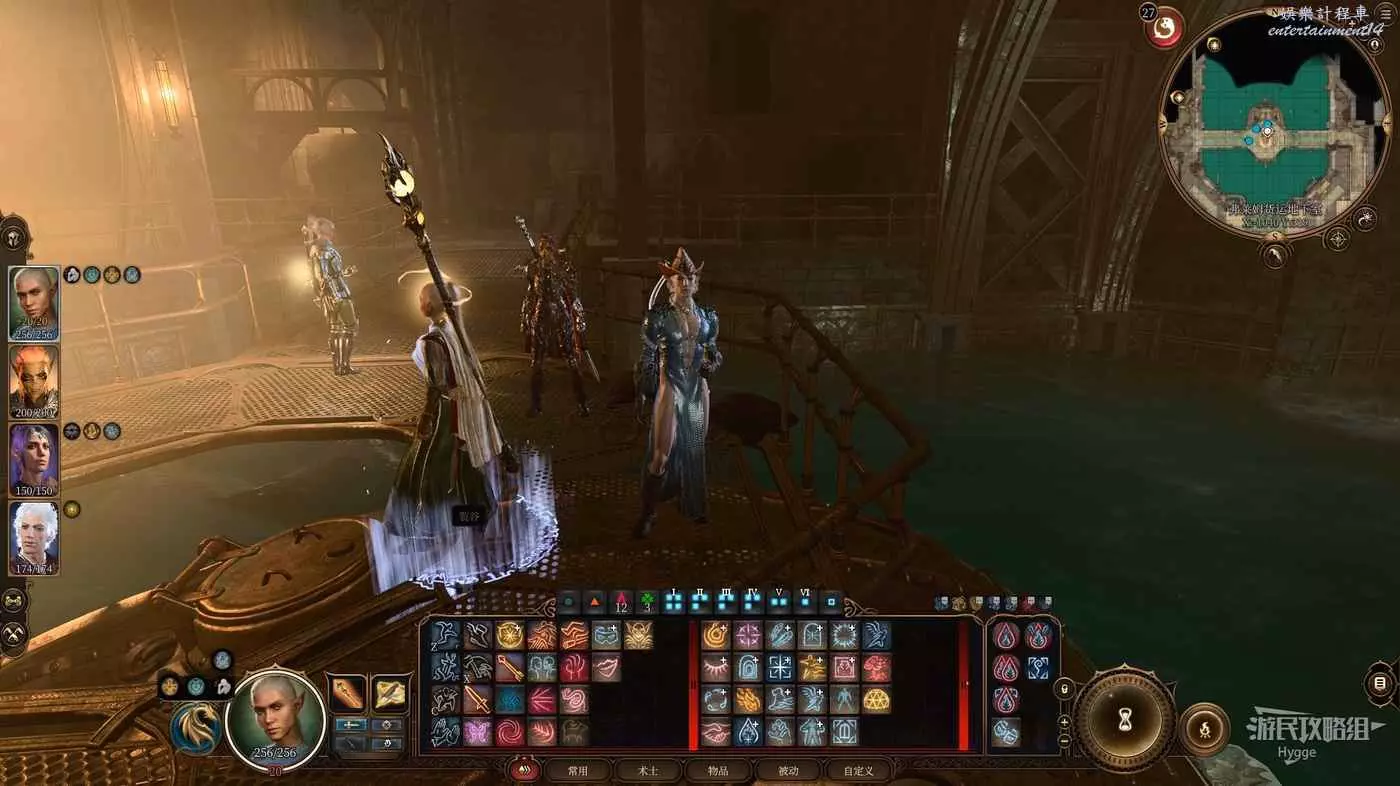Show the 物品 hotbar tab
Screen dimensions: 1400x786
pyautogui.click(x=718, y=771)
